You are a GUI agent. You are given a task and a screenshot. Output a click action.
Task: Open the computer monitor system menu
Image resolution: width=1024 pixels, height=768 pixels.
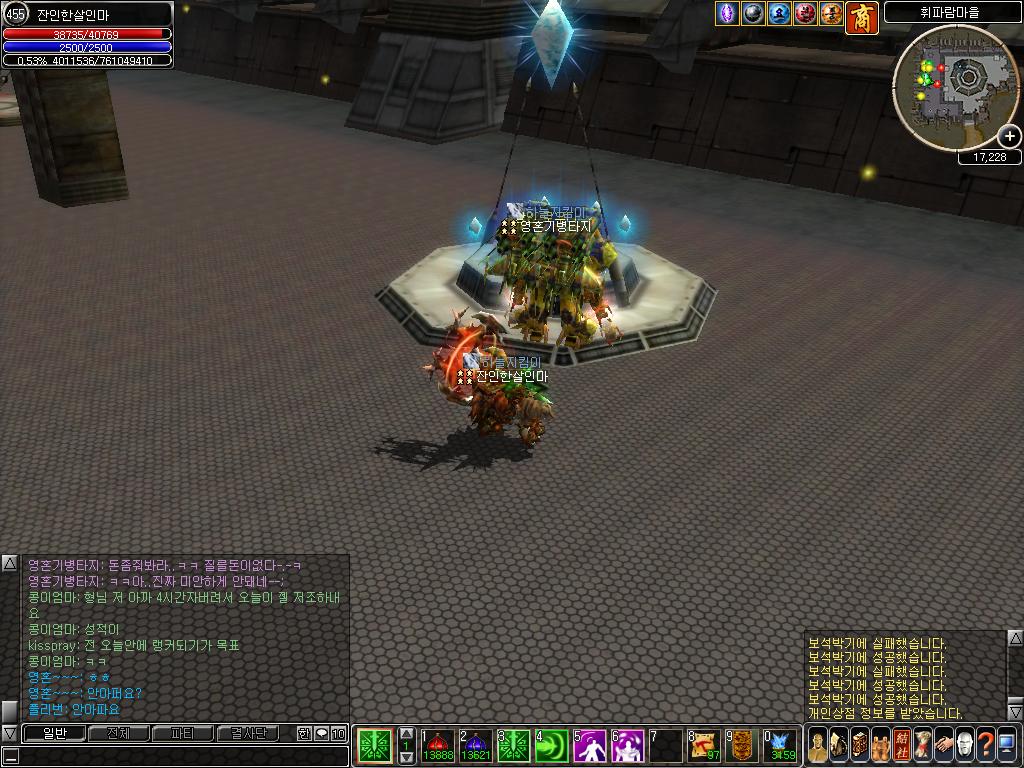1006,745
